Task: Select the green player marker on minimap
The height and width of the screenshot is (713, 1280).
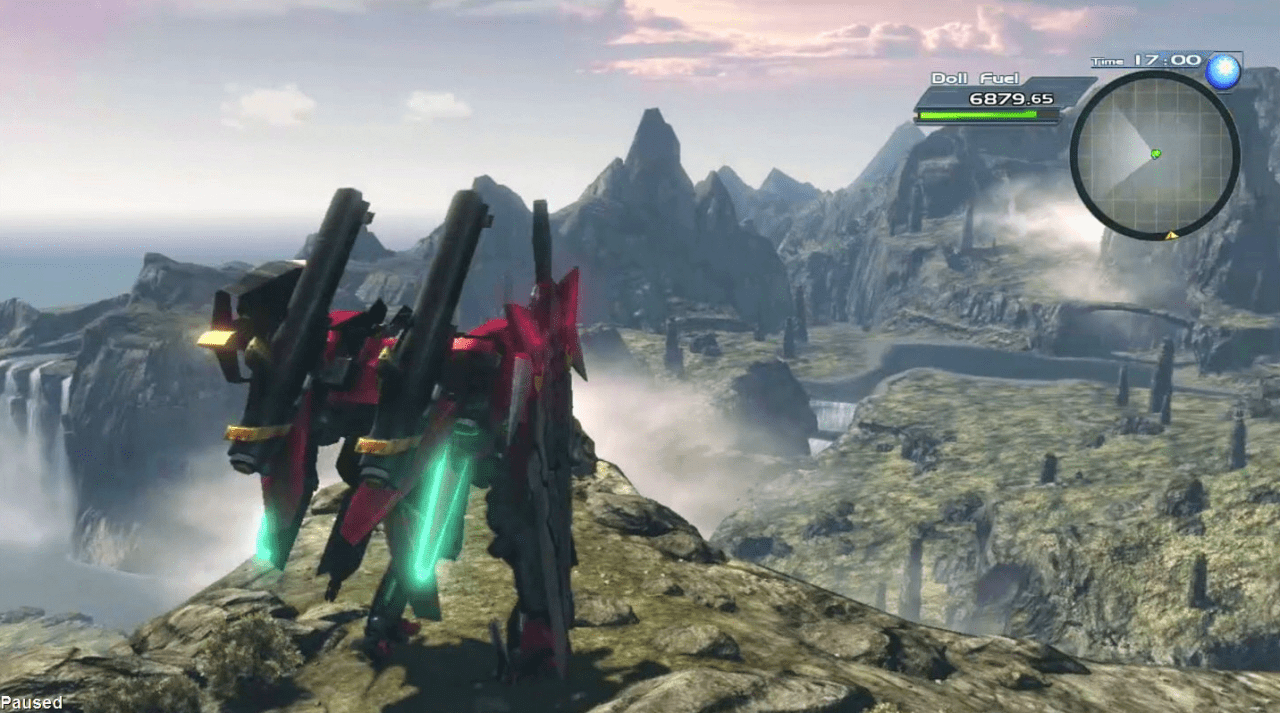Action: point(1156,153)
